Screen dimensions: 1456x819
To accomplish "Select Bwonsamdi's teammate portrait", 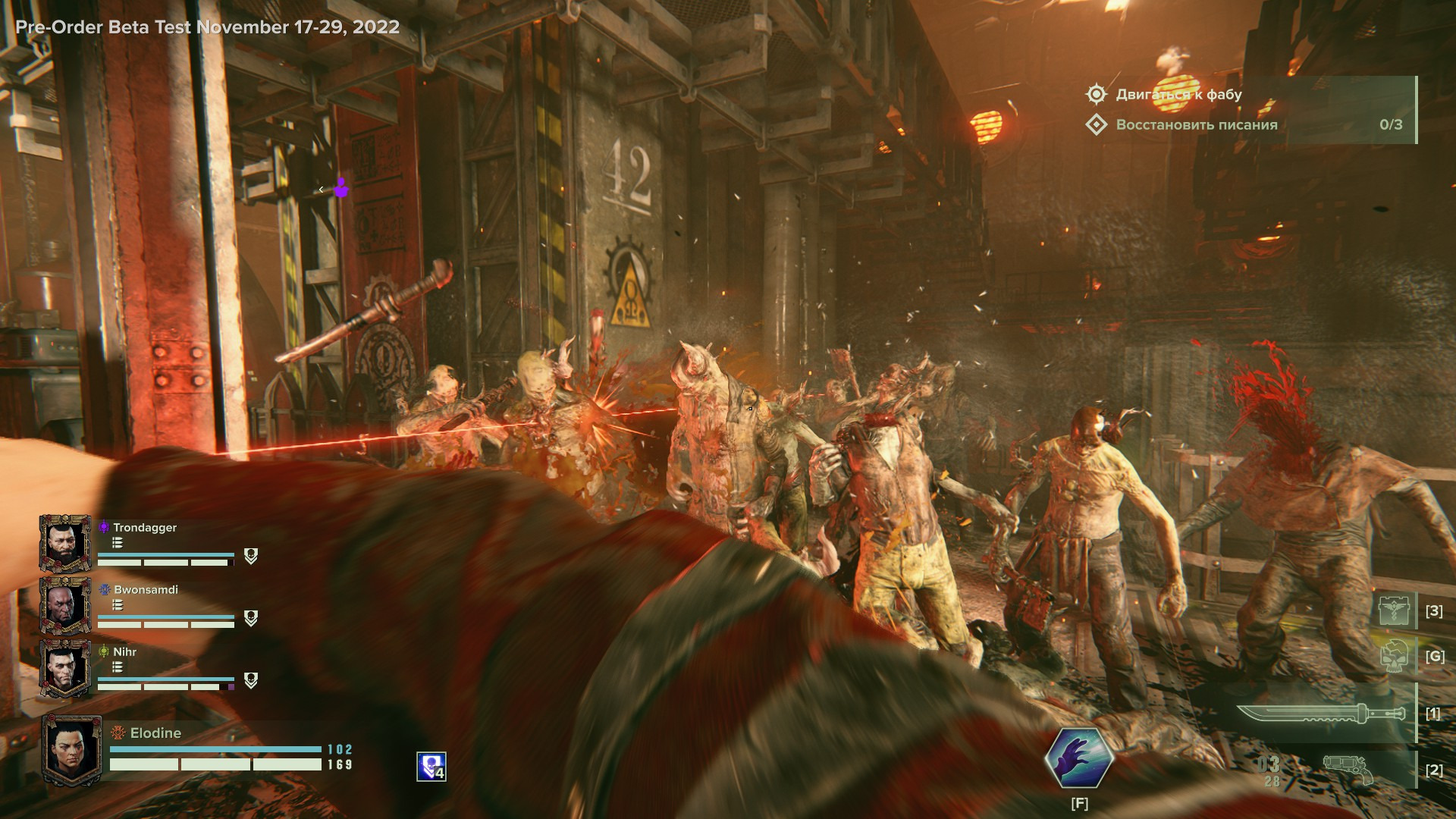I will pos(65,605).
